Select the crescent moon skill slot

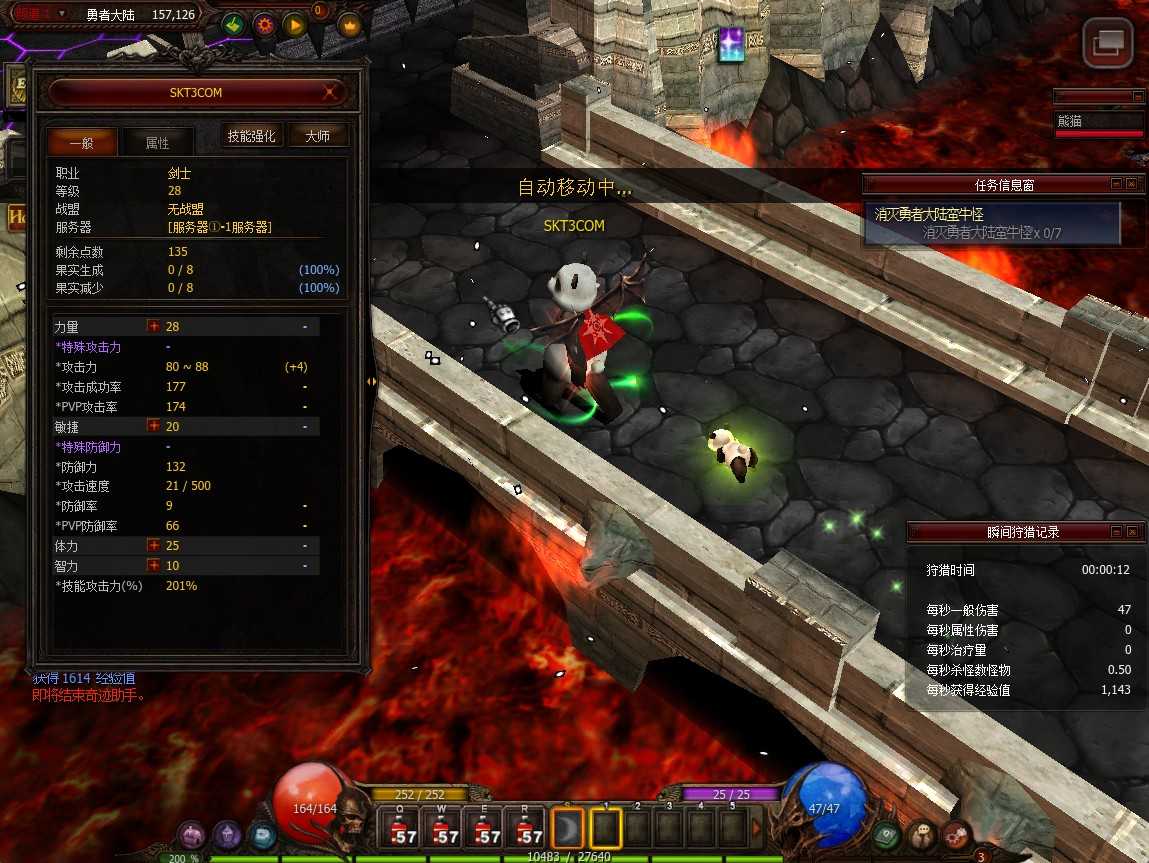click(x=566, y=829)
